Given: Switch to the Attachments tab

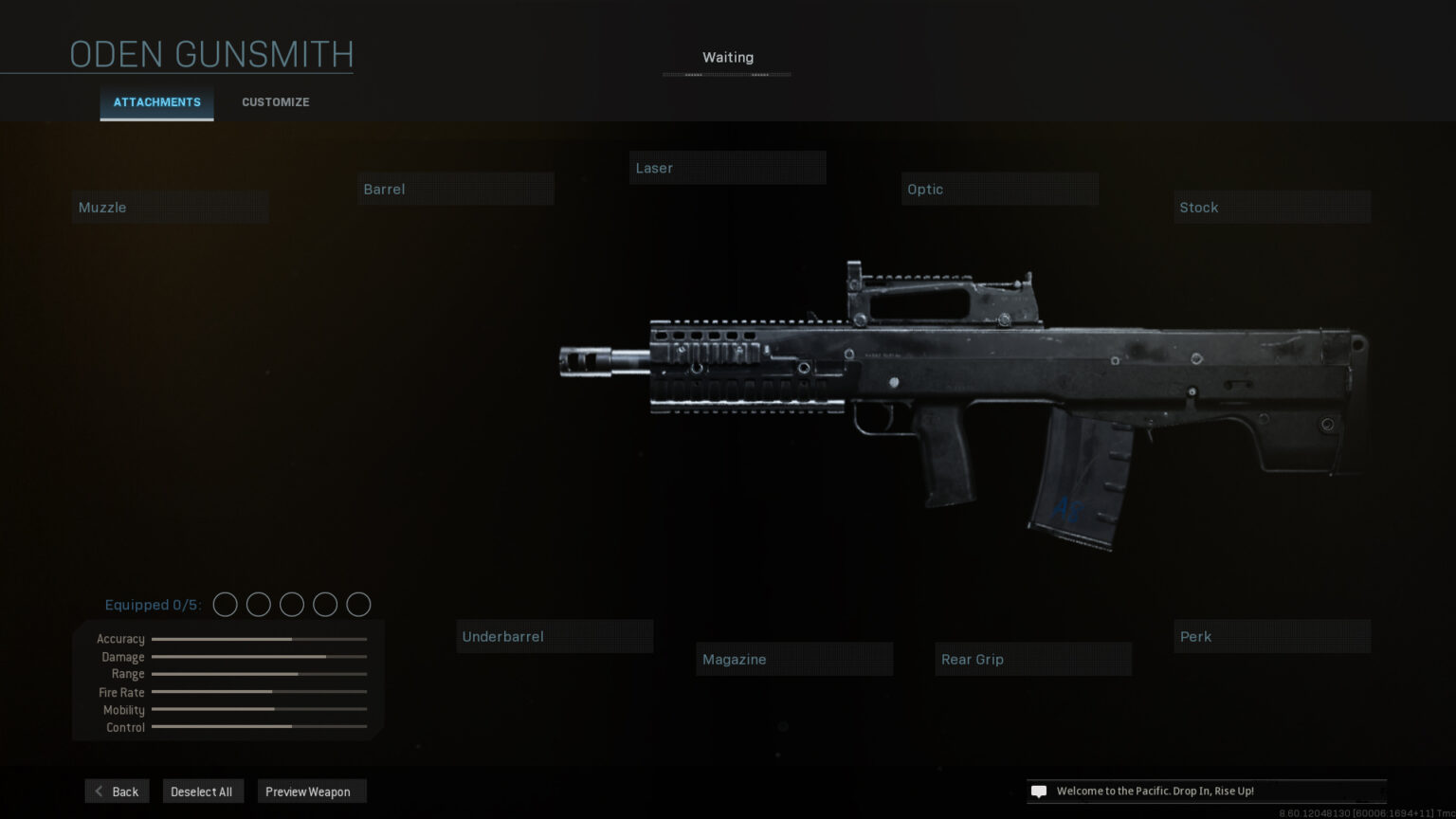Looking at the screenshot, I should pyautogui.click(x=156, y=102).
